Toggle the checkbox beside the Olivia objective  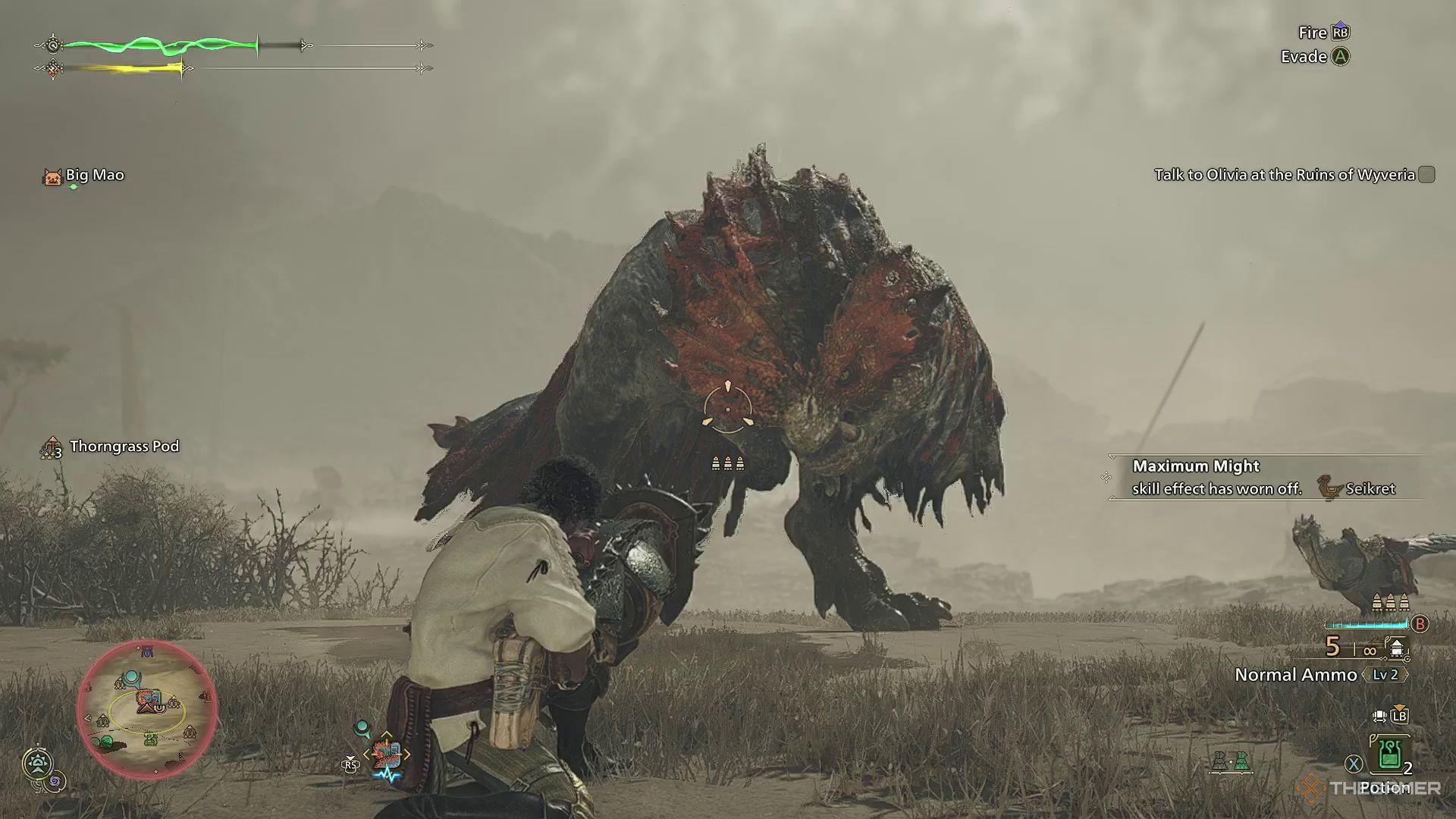pyautogui.click(x=1426, y=174)
